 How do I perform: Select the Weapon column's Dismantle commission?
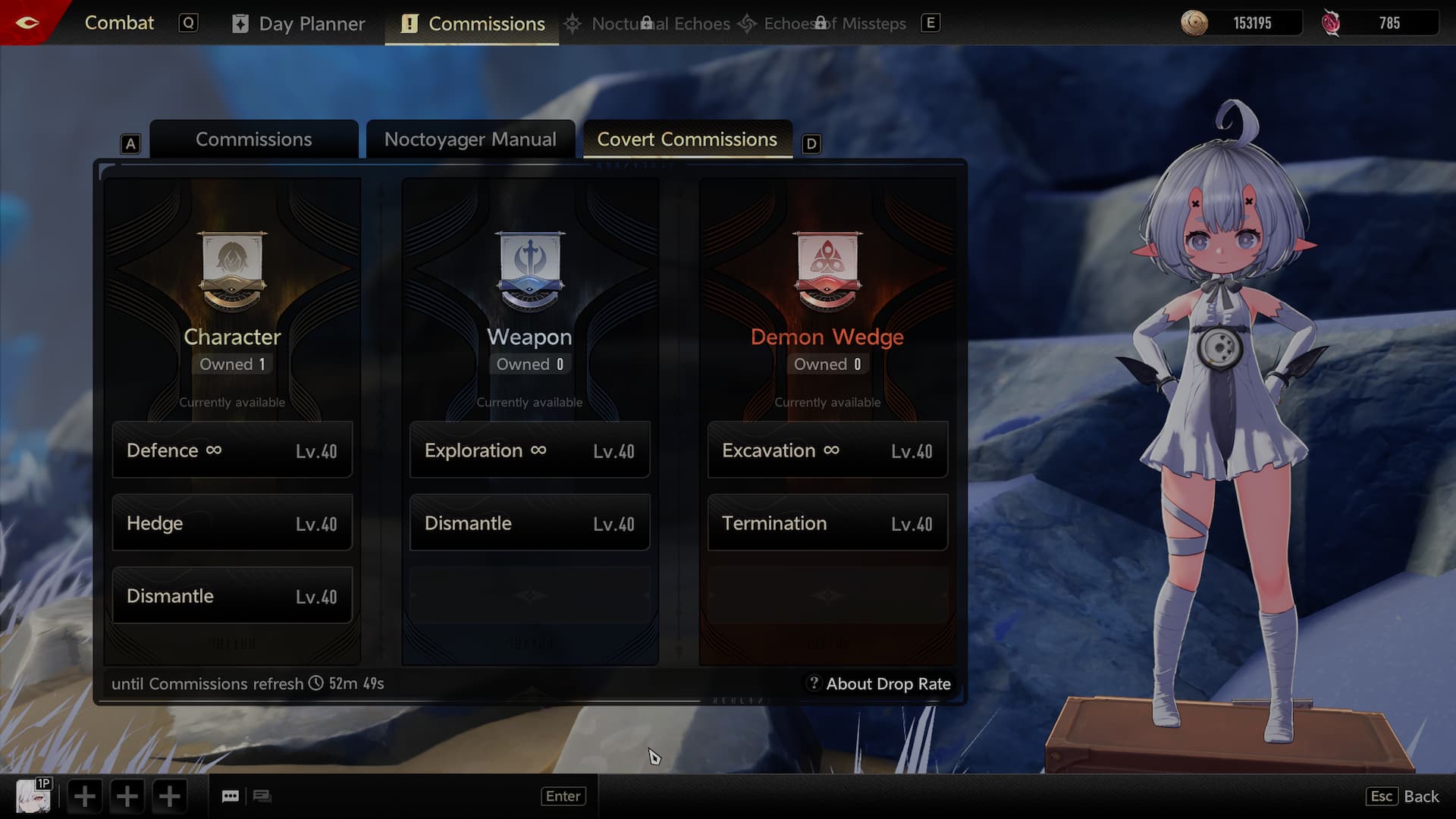[x=529, y=523]
